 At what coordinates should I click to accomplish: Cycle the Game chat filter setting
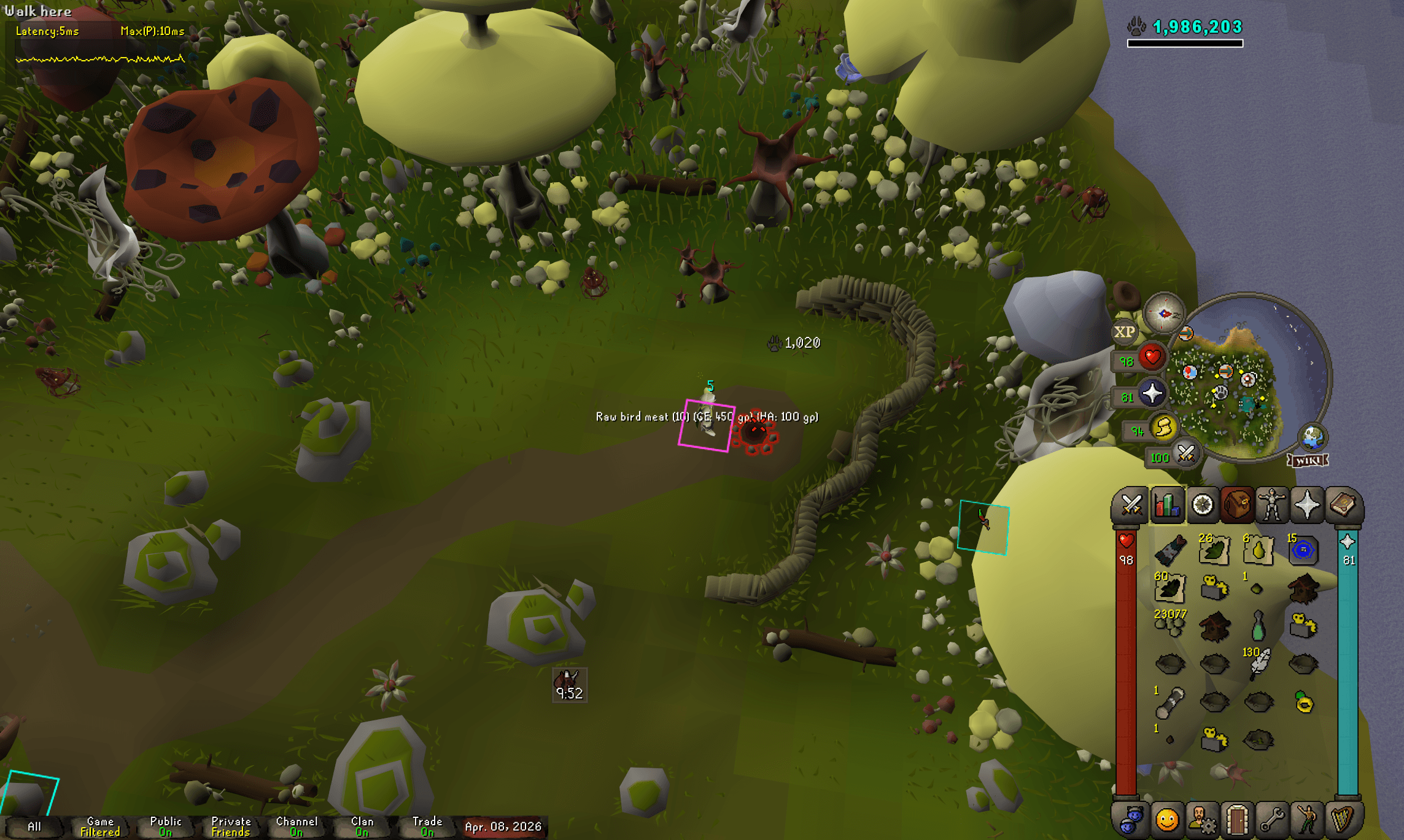click(x=99, y=825)
